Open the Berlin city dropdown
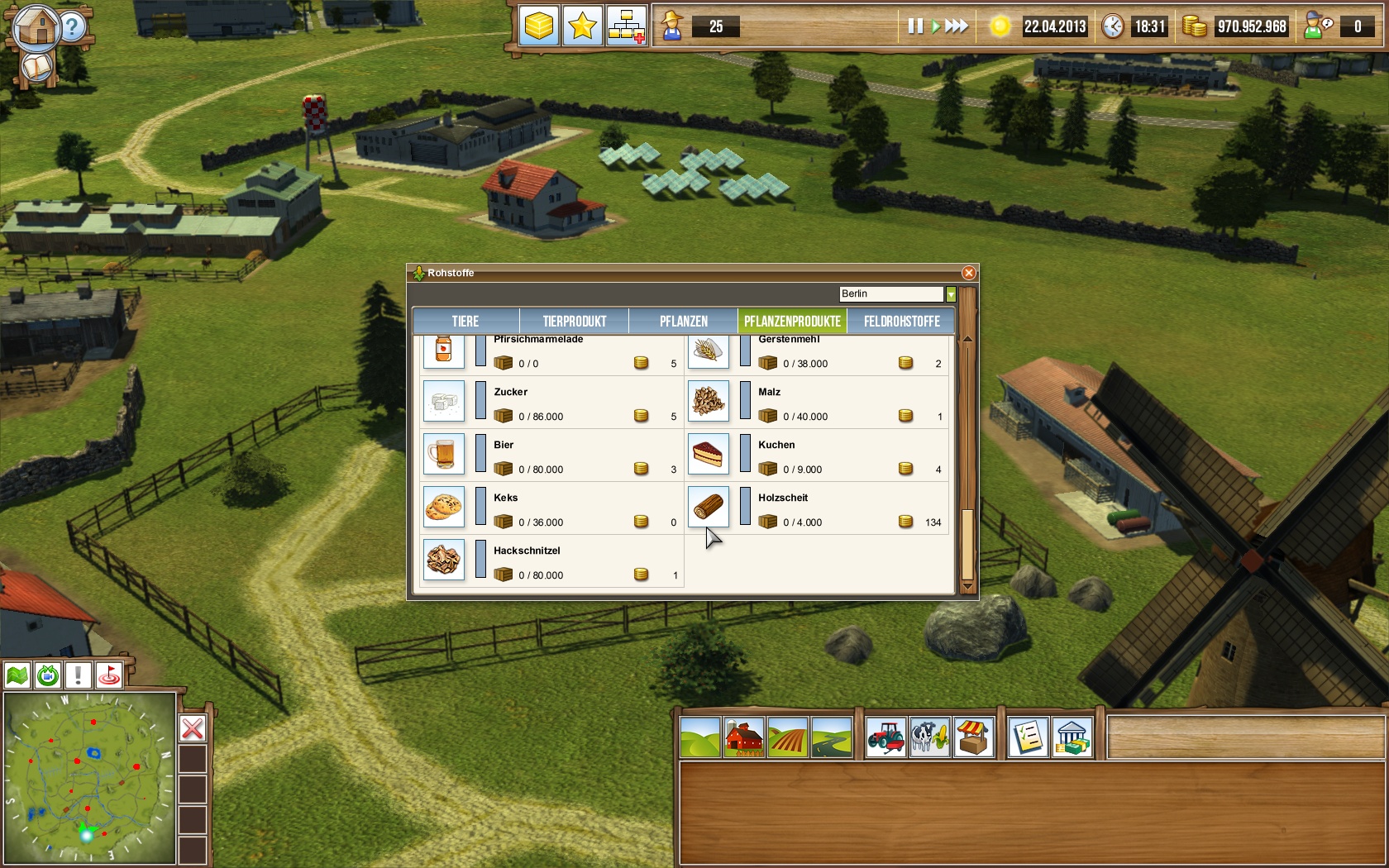The height and width of the screenshot is (868, 1389). click(951, 294)
